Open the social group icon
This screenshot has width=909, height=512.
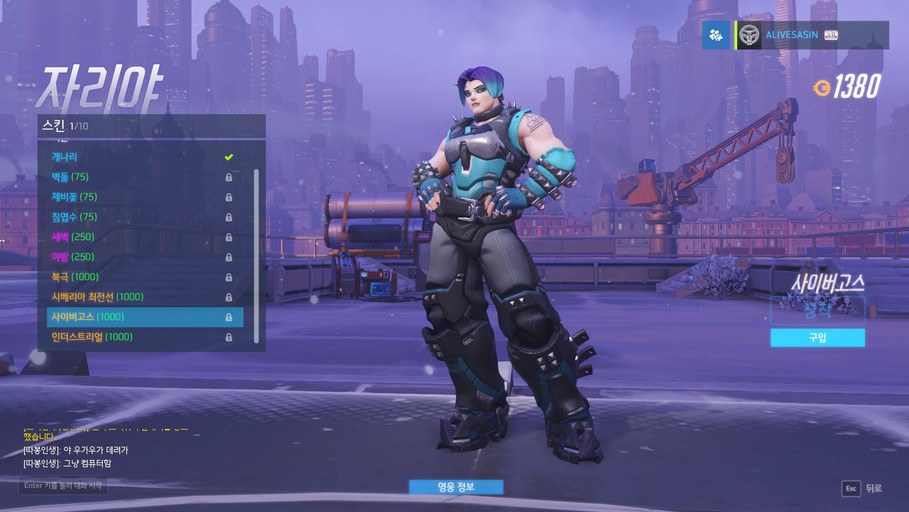tap(716, 35)
